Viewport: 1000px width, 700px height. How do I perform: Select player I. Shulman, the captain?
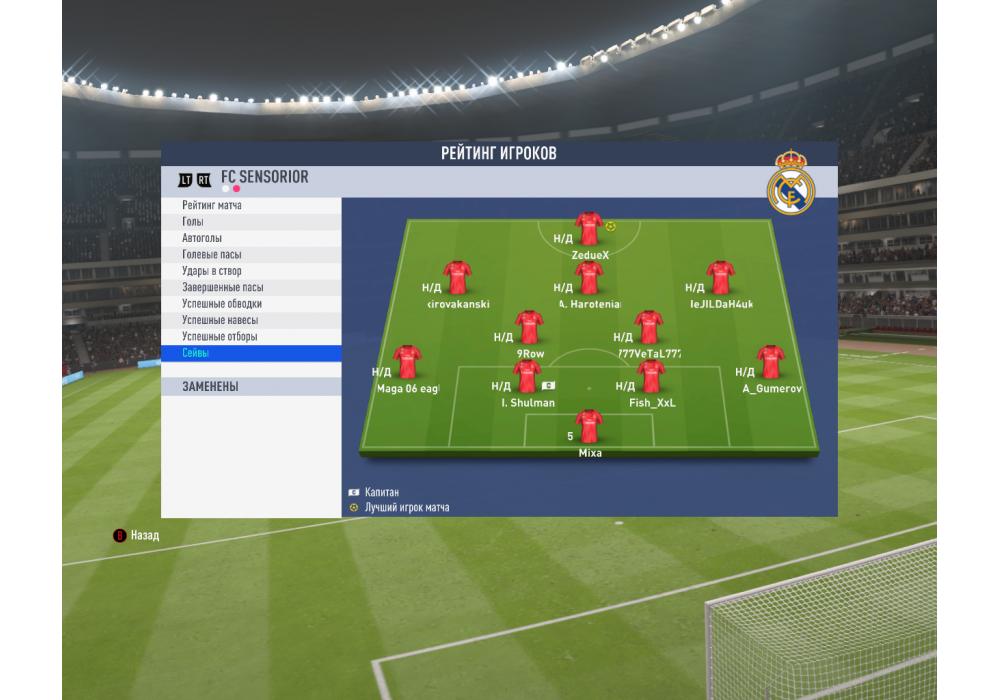pyautogui.click(x=527, y=378)
